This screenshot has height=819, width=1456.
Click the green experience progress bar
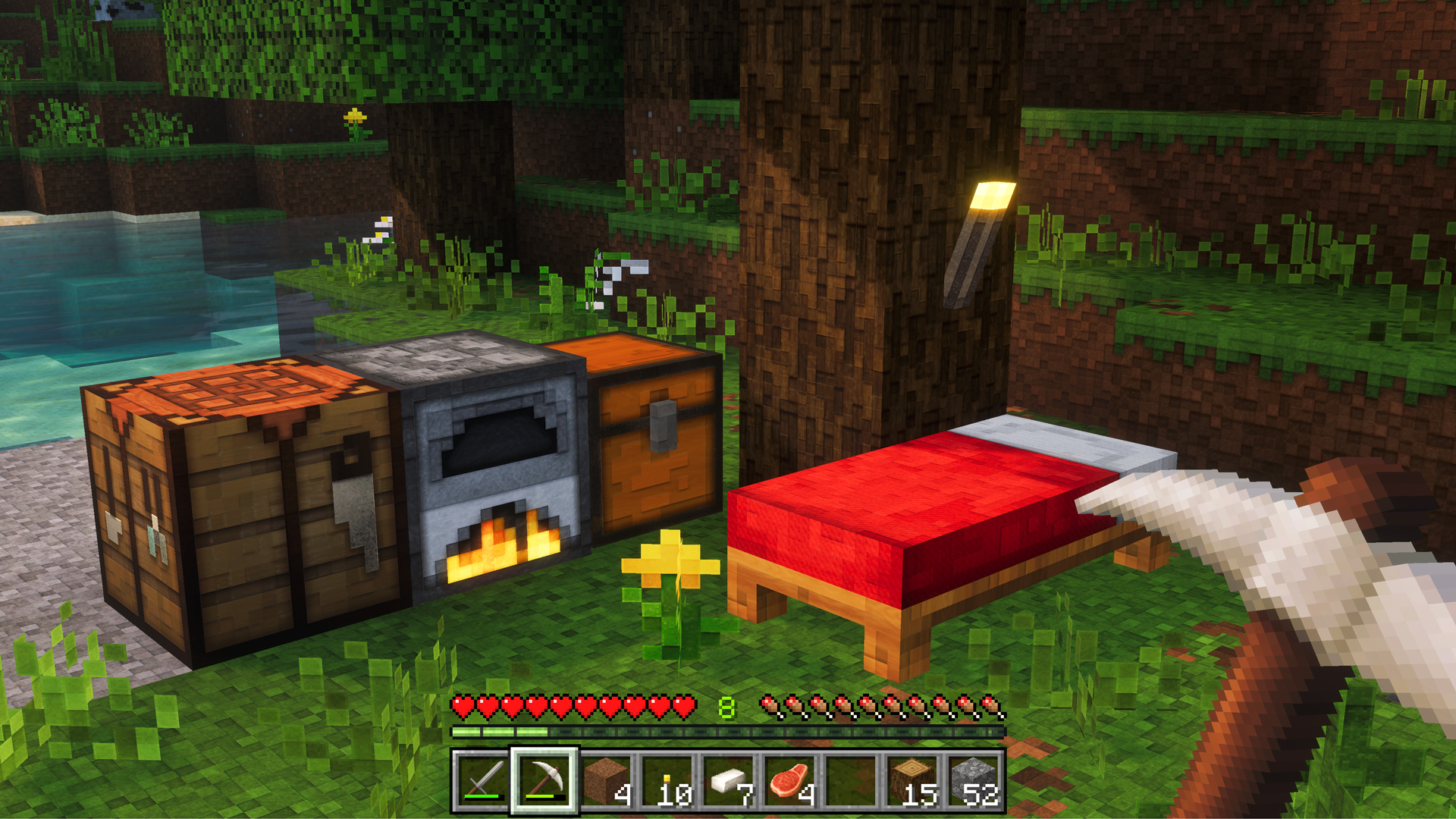(x=500, y=730)
